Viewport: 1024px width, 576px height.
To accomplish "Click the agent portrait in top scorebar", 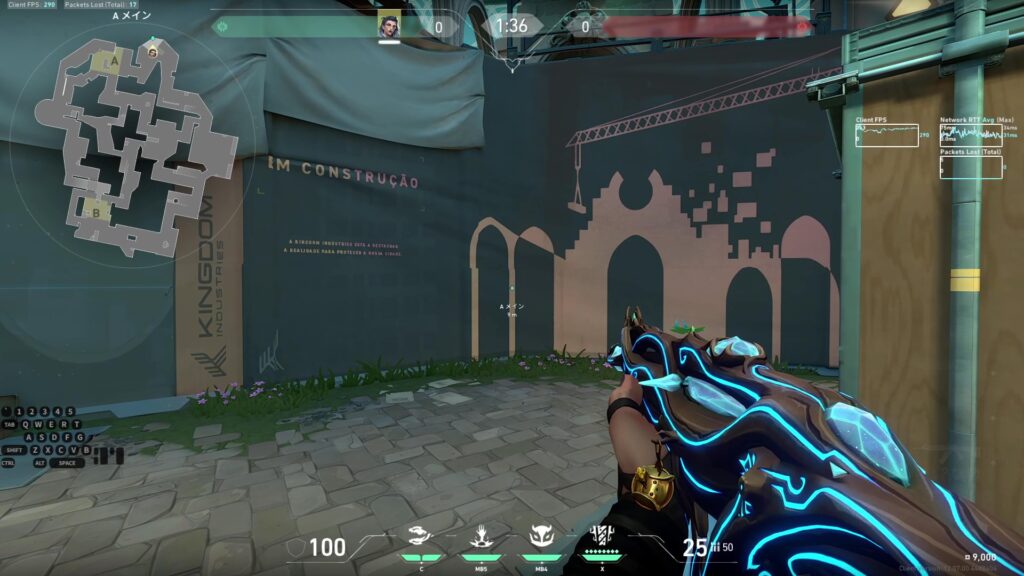I will point(389,26).
